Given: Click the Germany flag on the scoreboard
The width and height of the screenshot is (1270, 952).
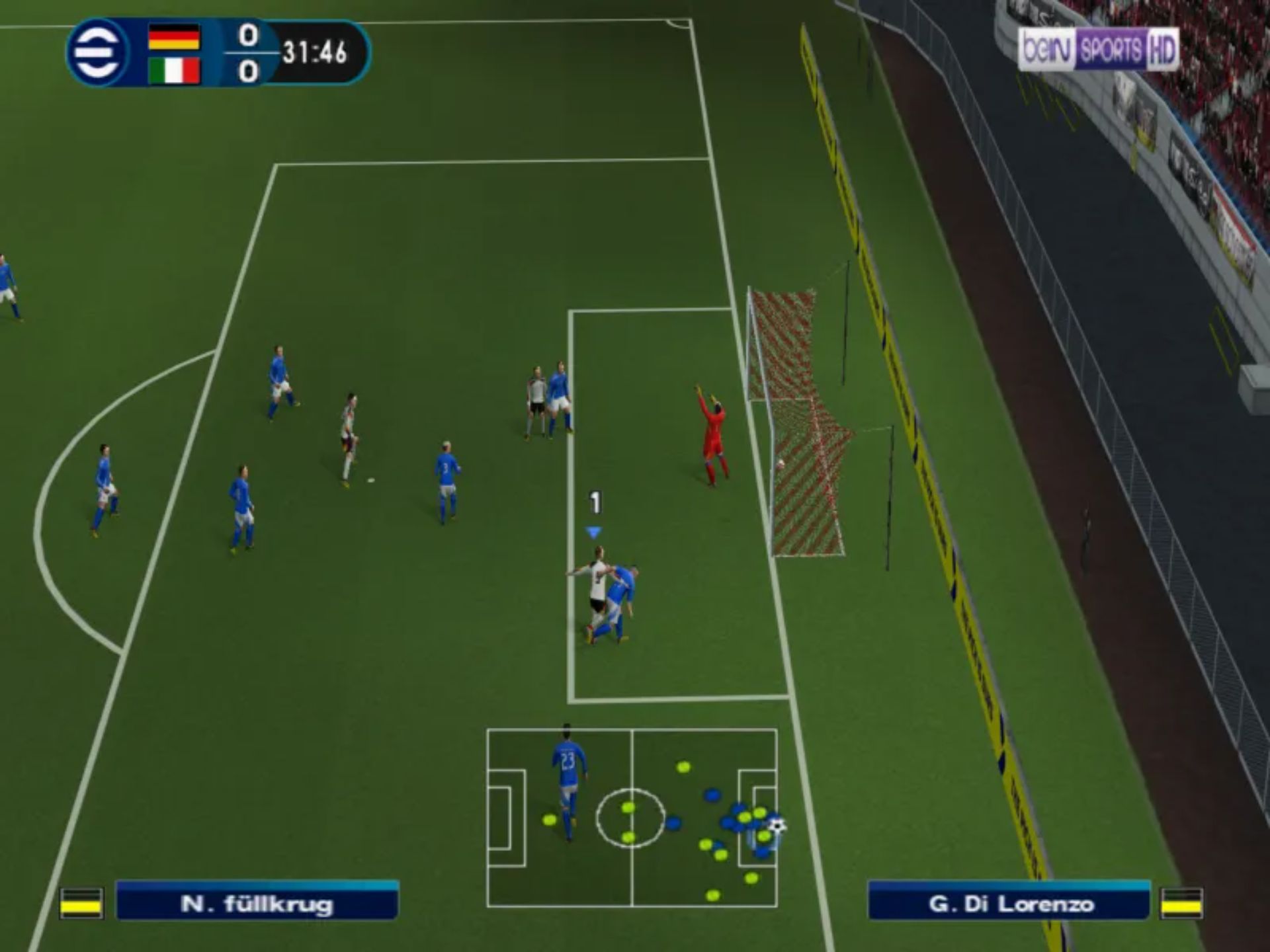Looking at the screenshot, I should point(174,37).
